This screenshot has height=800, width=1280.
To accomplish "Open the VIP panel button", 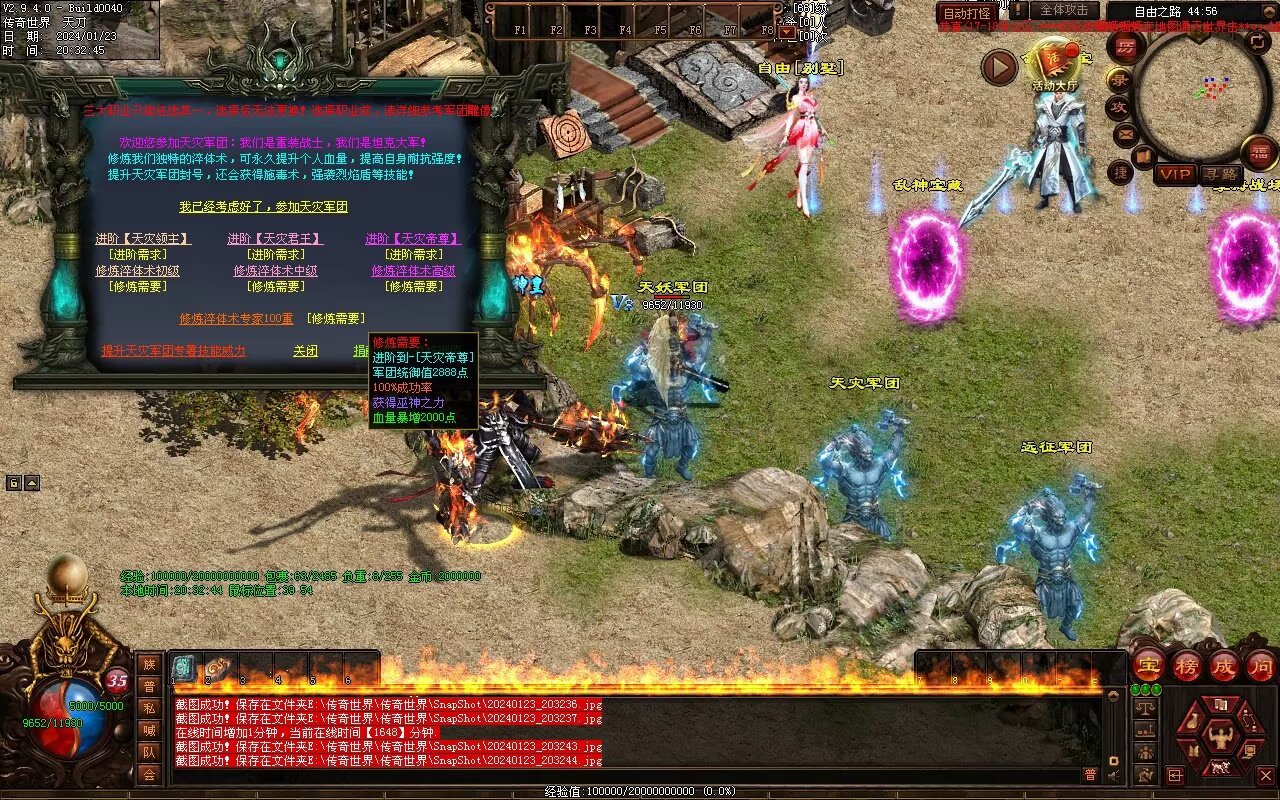I will coord(1175,175).
